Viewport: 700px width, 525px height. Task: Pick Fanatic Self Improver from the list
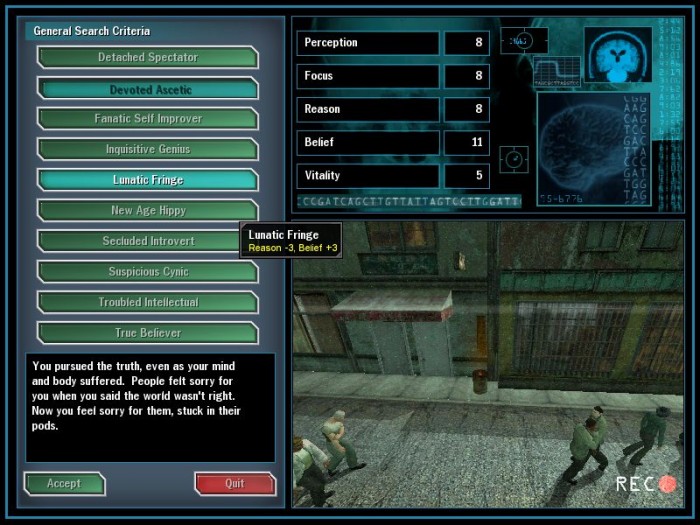pyautogui.click(x=148, y=119)
